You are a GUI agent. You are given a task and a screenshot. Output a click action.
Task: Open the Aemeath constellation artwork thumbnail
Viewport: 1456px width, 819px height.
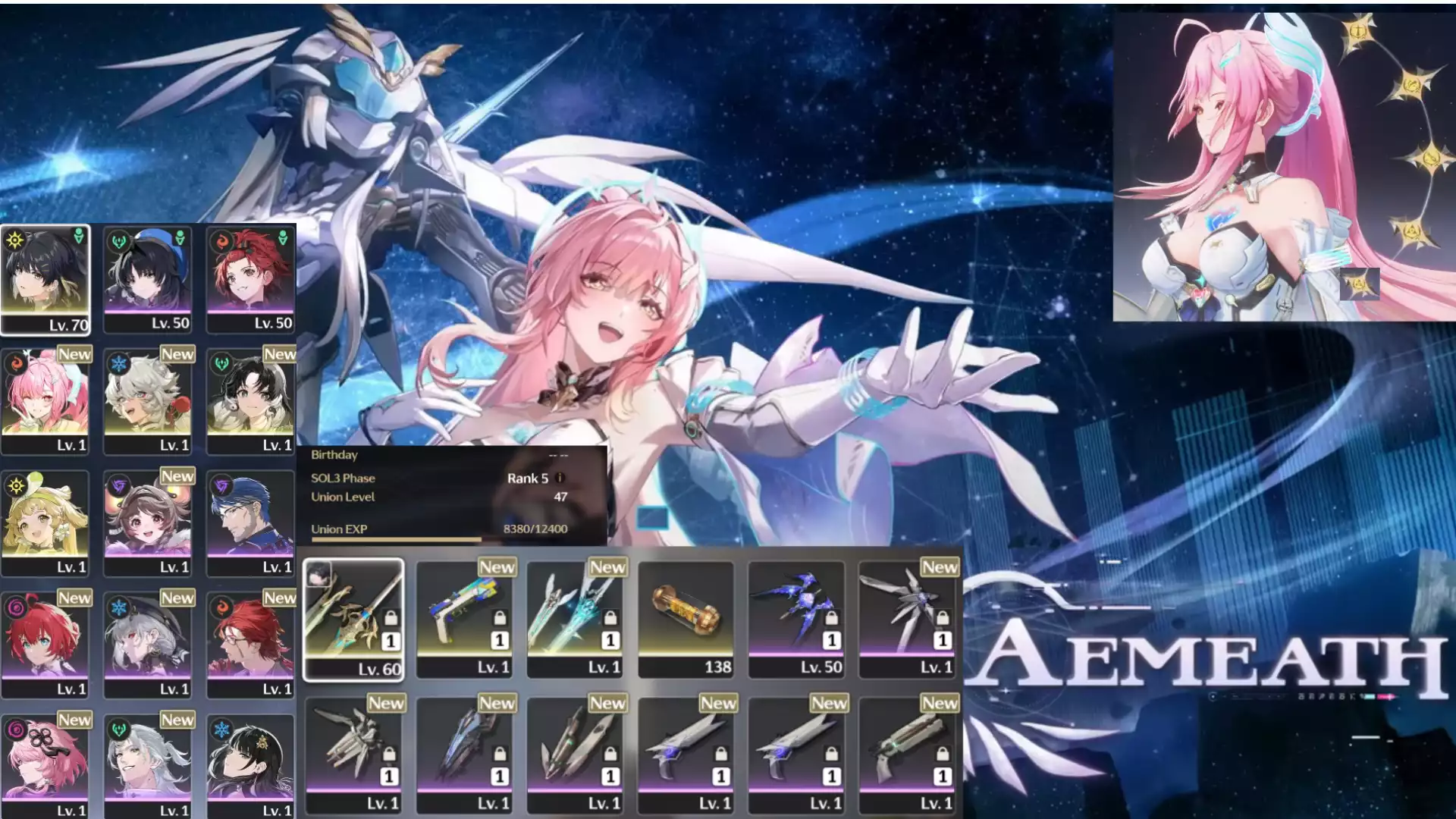(1283, 163)
